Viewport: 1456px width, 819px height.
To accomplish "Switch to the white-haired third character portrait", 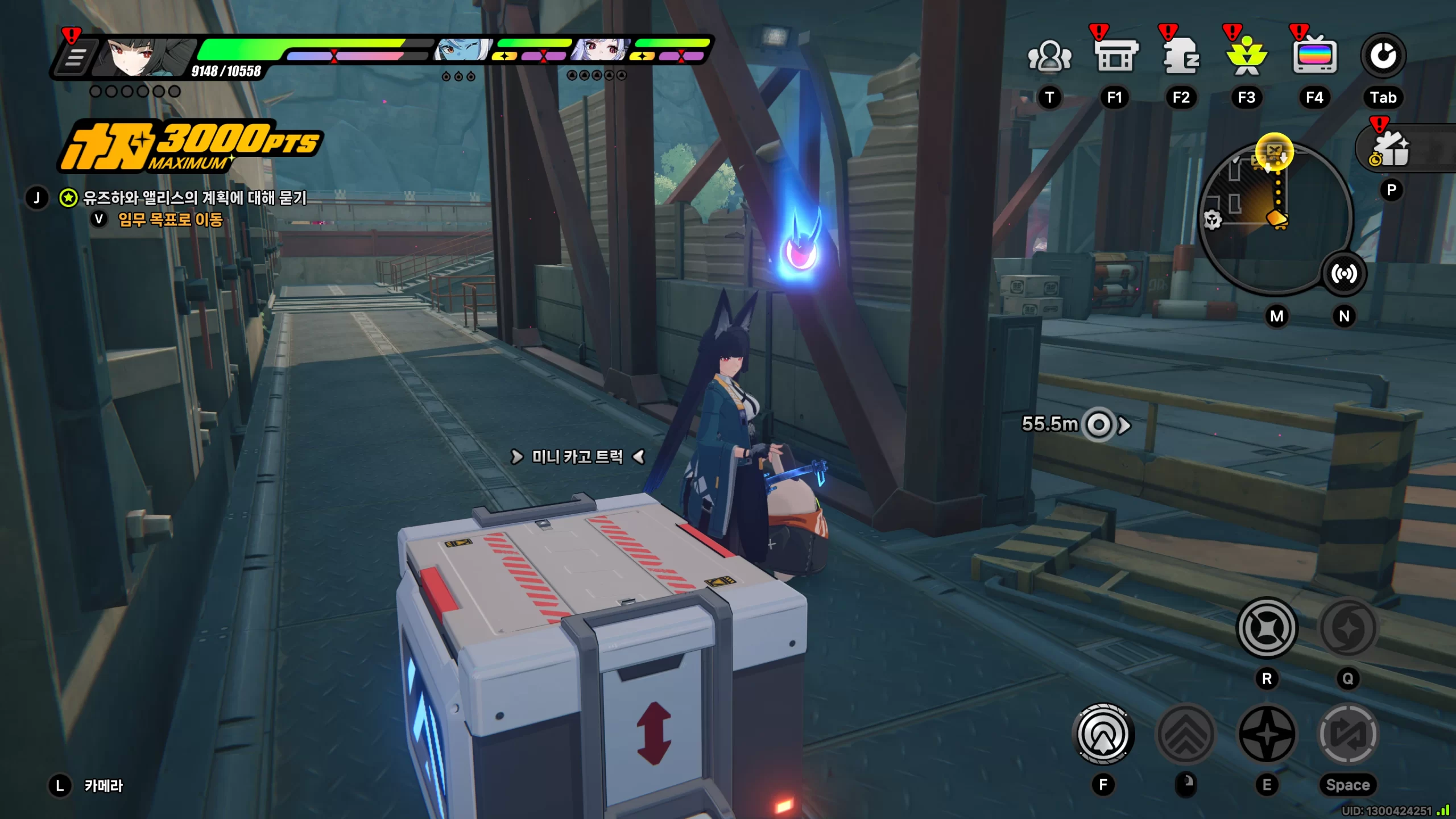I will click(x=601, y=50).
